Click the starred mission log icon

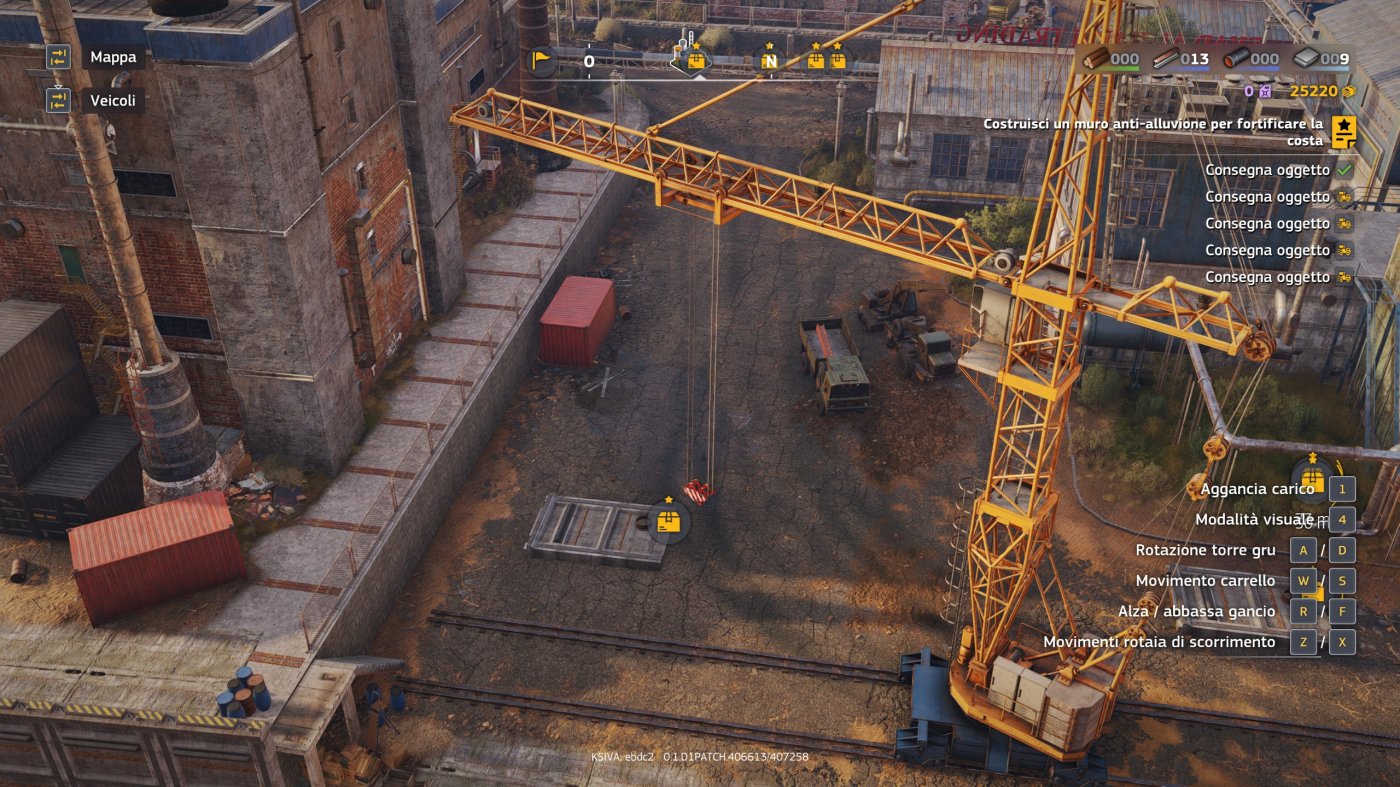1344,129
